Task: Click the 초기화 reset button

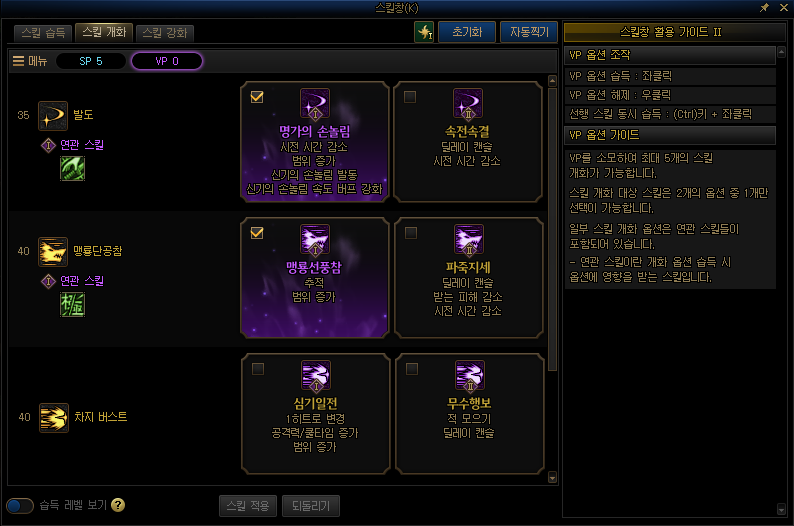Action: point(466,31)
